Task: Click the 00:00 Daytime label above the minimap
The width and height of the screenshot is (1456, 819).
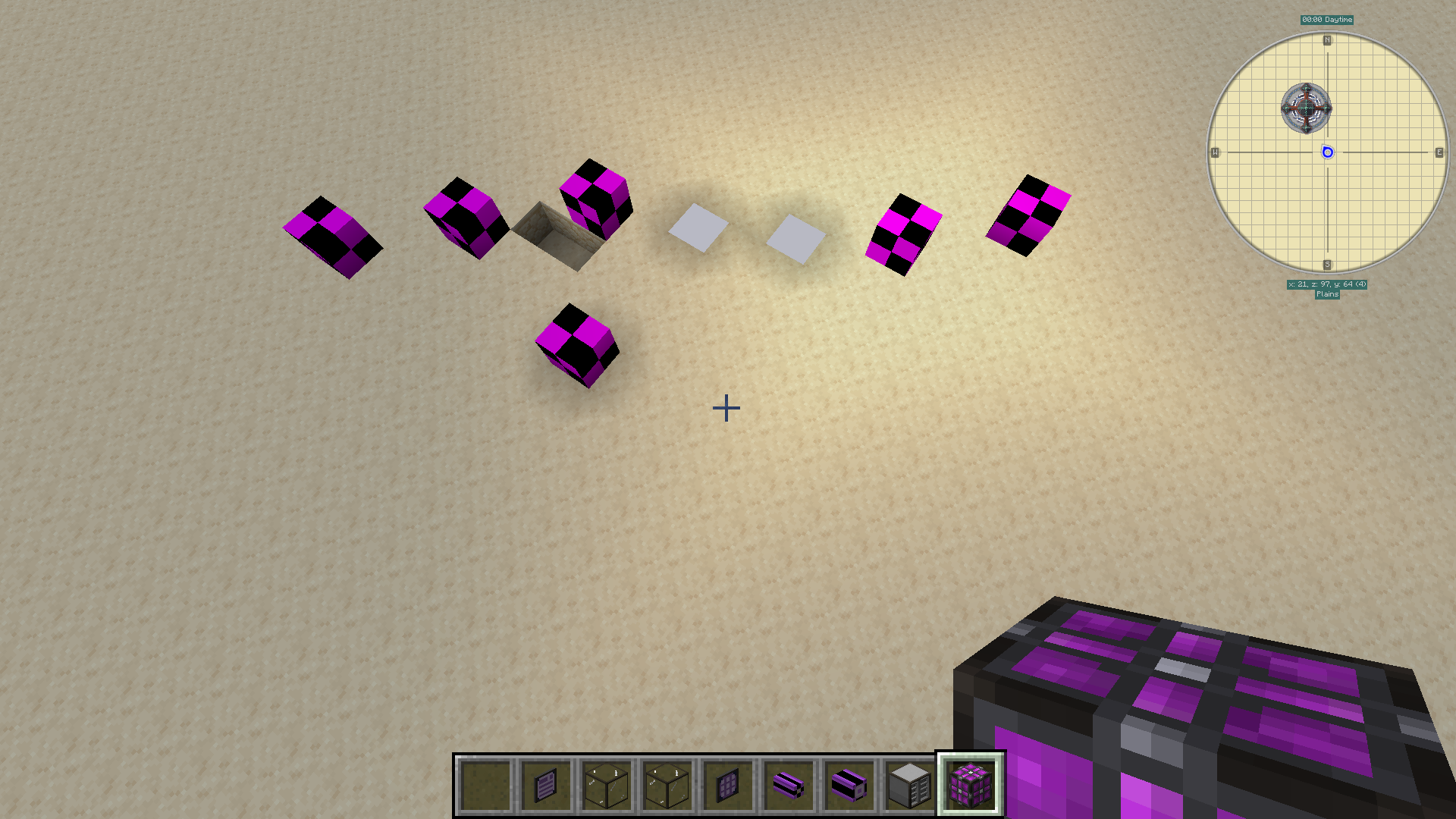Action: pos(1326,20)
